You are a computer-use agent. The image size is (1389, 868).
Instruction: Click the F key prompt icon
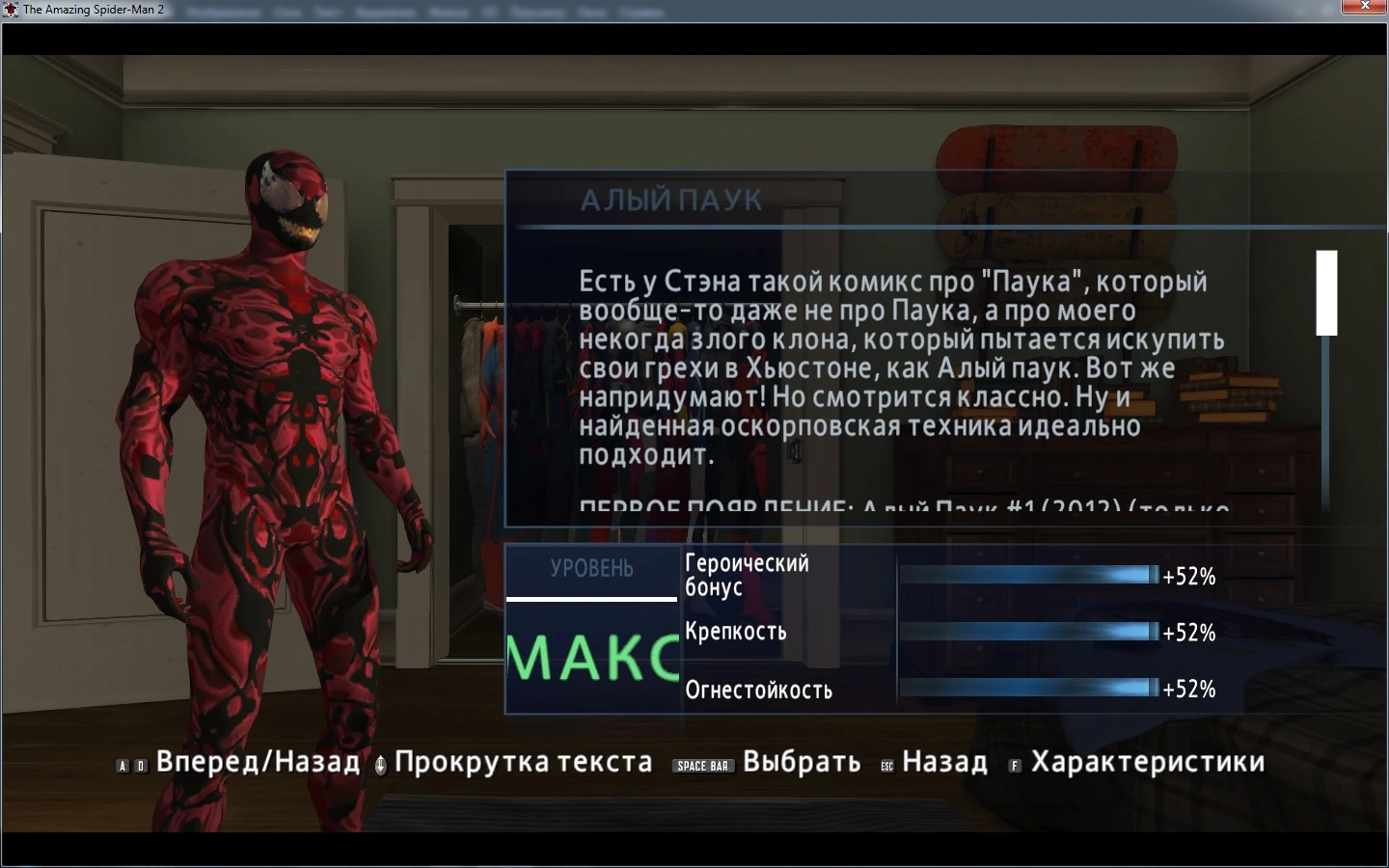click(1015, 763)
